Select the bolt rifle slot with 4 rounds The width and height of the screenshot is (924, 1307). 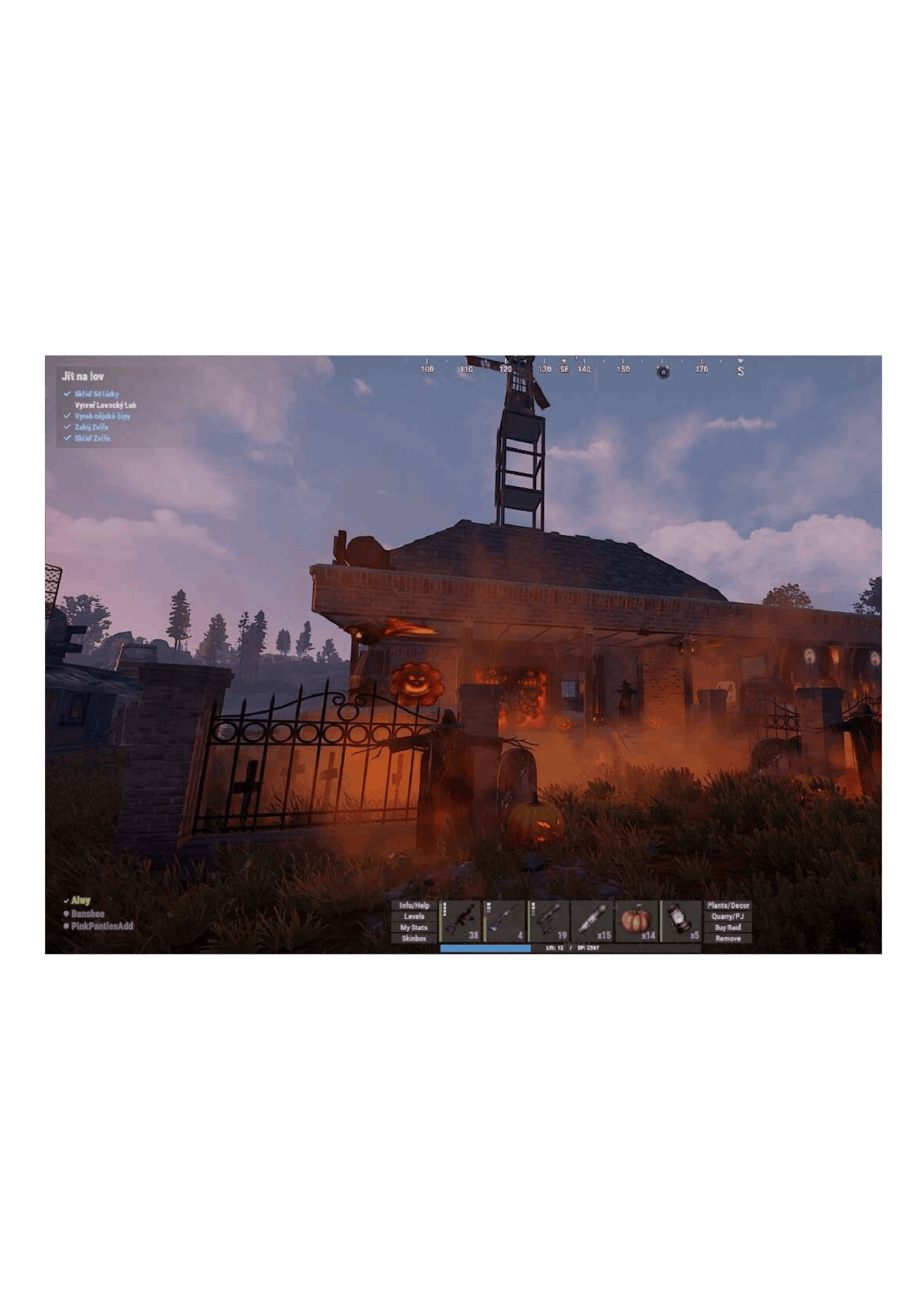(506, 921)
